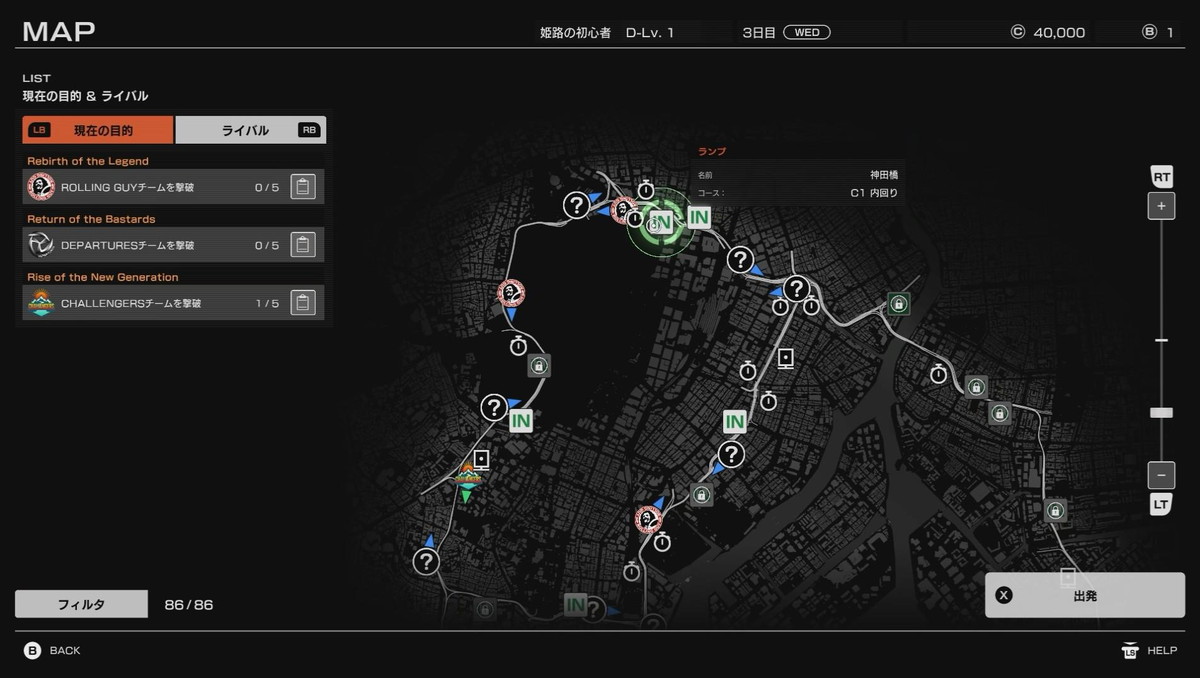Screen dimensions: 1200x678
Task: Go back with the BACK button
Action: [x=53, y=651]
